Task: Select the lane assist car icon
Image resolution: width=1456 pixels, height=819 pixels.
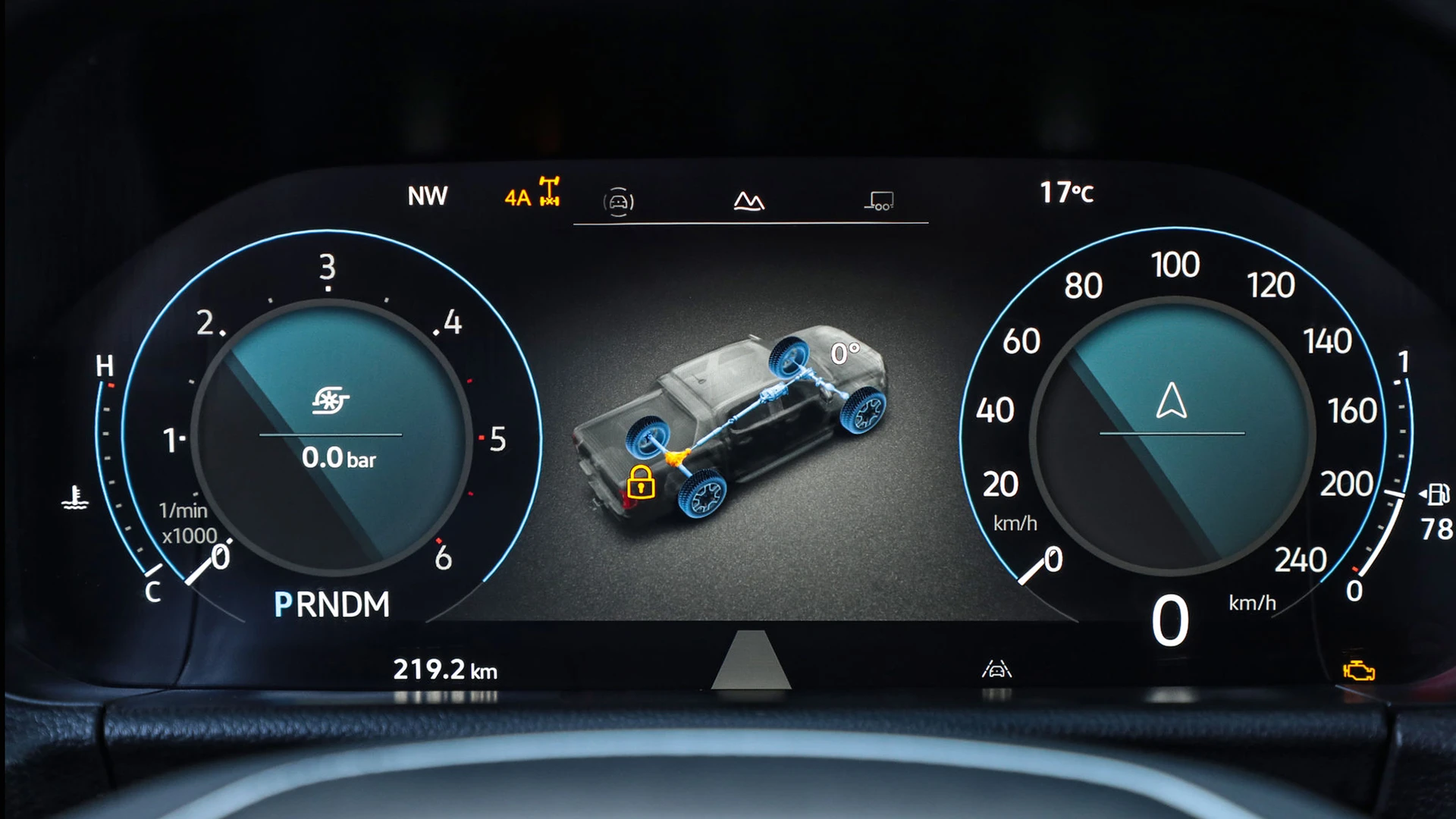Action: [996, 669]
